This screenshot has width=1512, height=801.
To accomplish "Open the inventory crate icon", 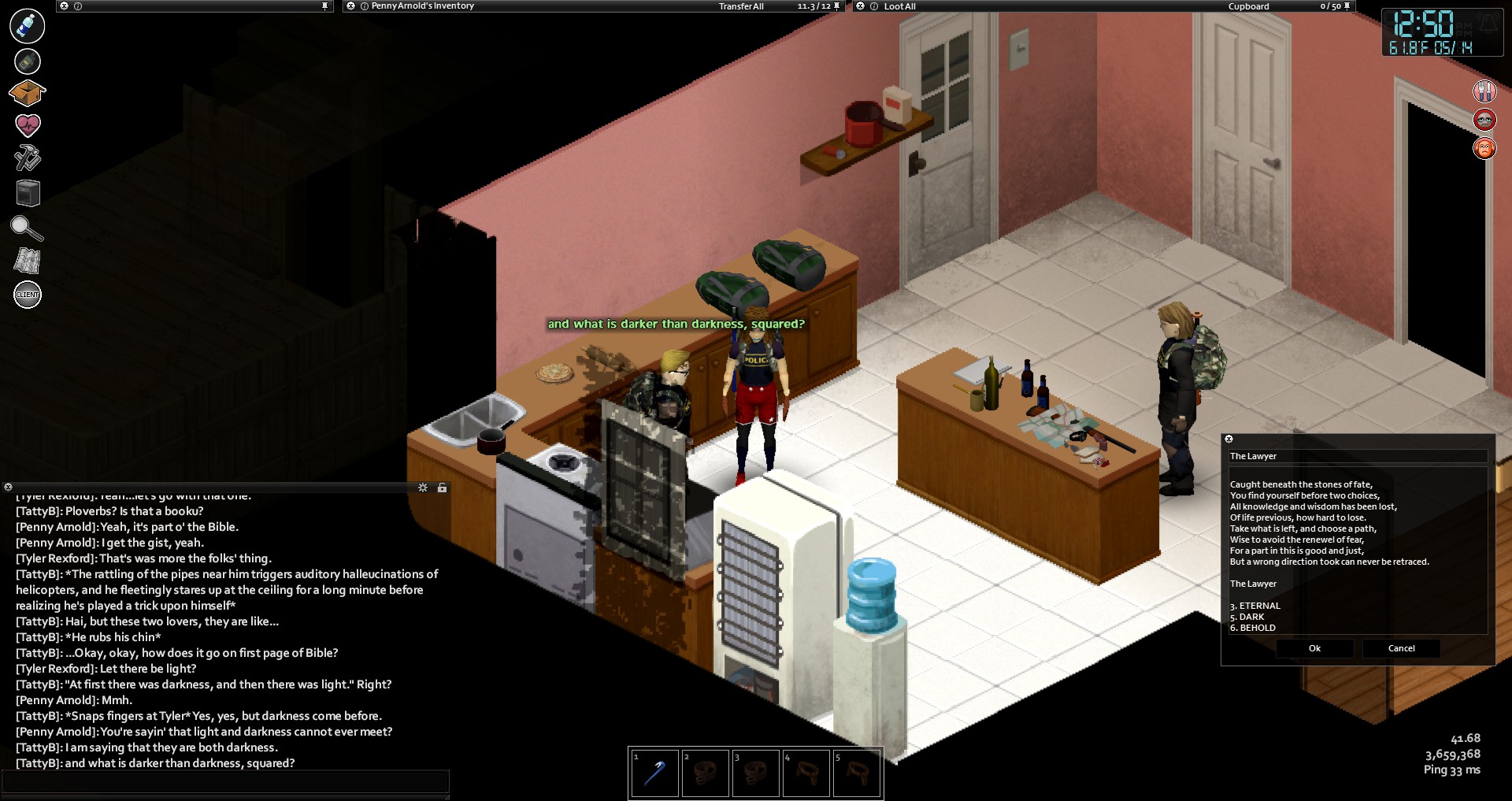I will (27, 93).
